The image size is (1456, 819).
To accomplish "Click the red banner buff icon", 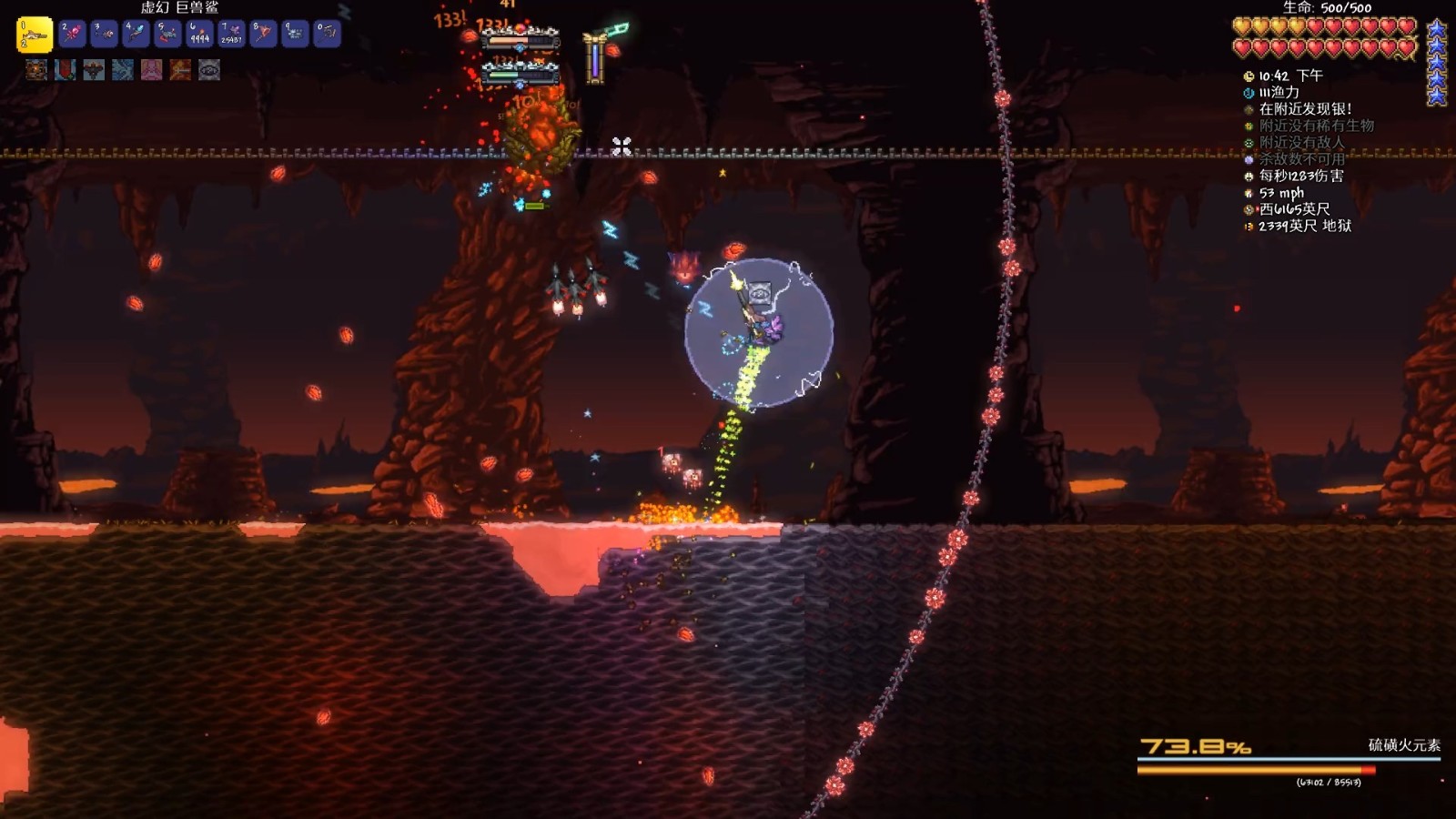I will point(66,69).
